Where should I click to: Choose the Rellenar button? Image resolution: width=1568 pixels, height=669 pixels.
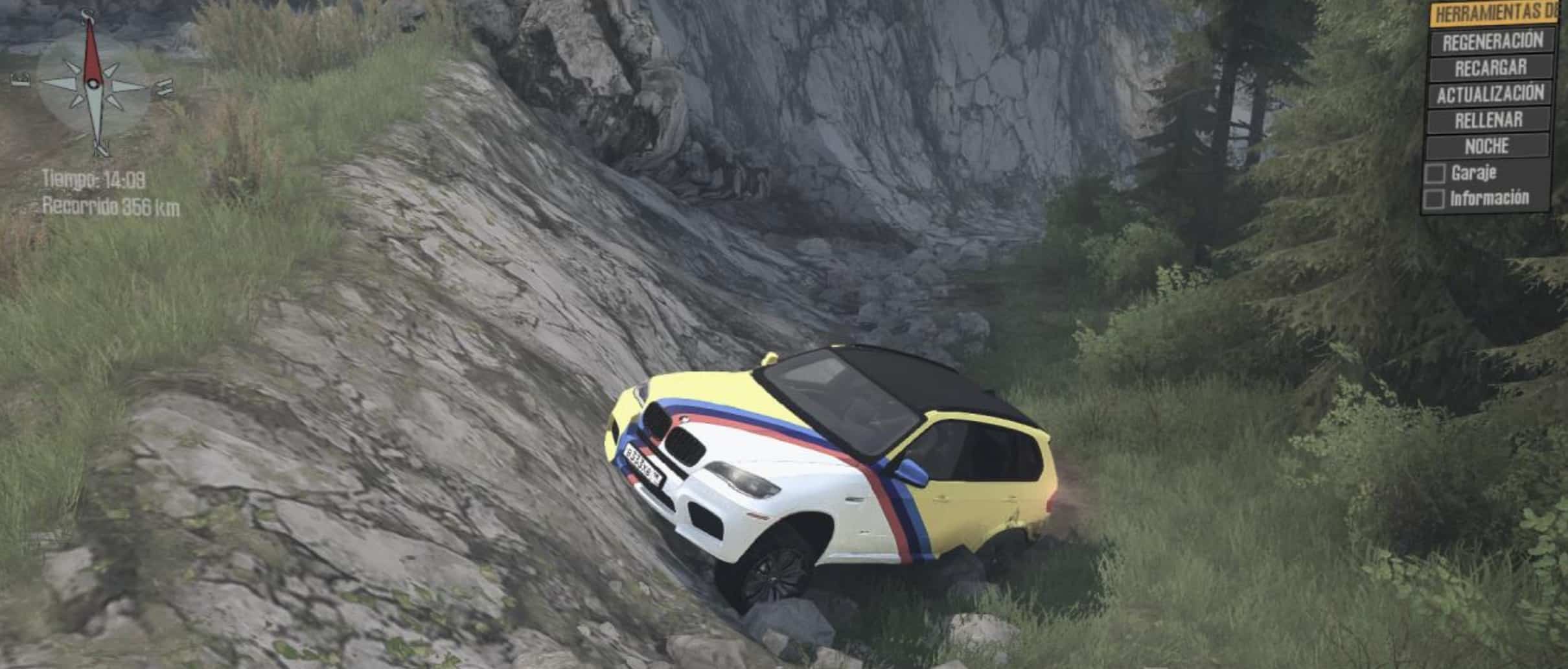click(x=1488, y=120)
